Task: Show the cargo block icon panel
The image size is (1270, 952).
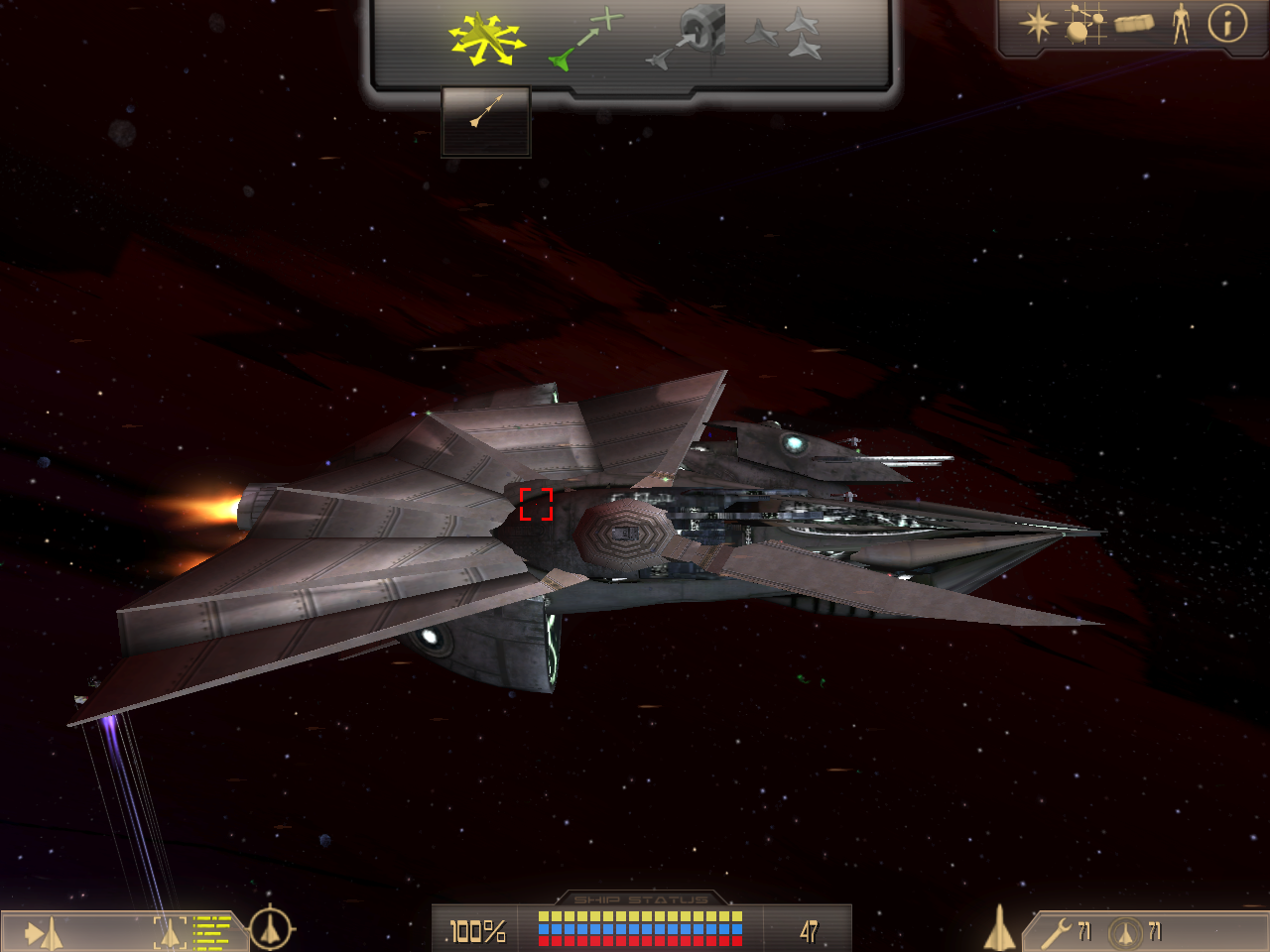Action: pos(1134,23)
